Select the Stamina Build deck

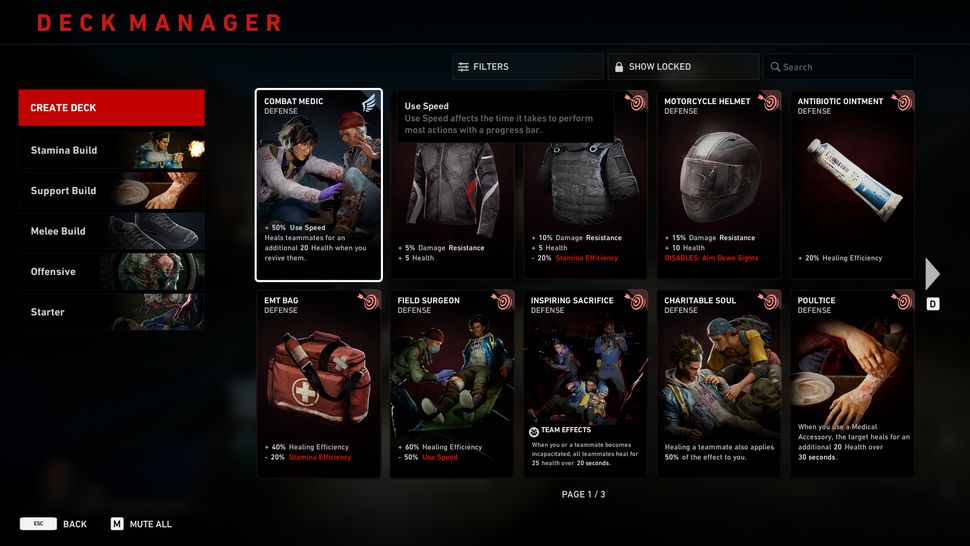(111, 150)
